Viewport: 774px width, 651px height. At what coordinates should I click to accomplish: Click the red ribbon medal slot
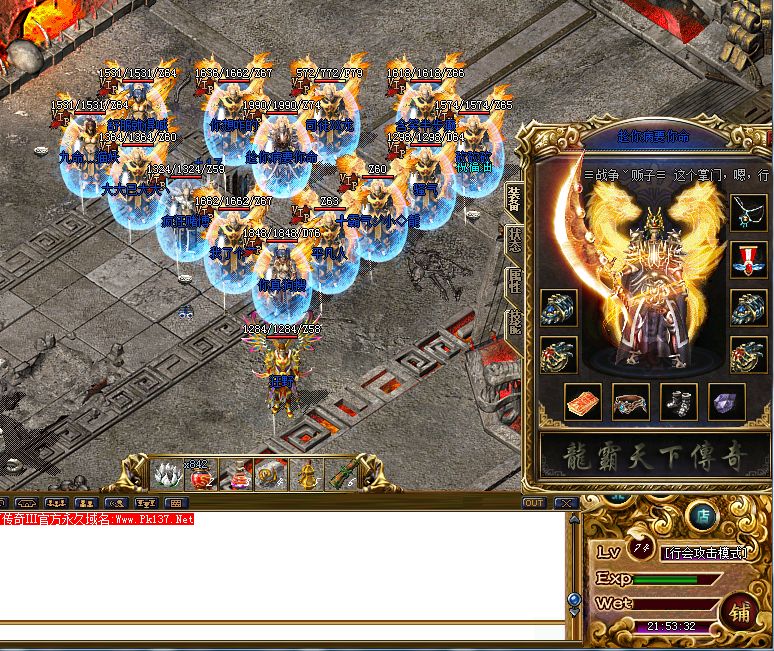pyautogui.click(x=748, y=257)
